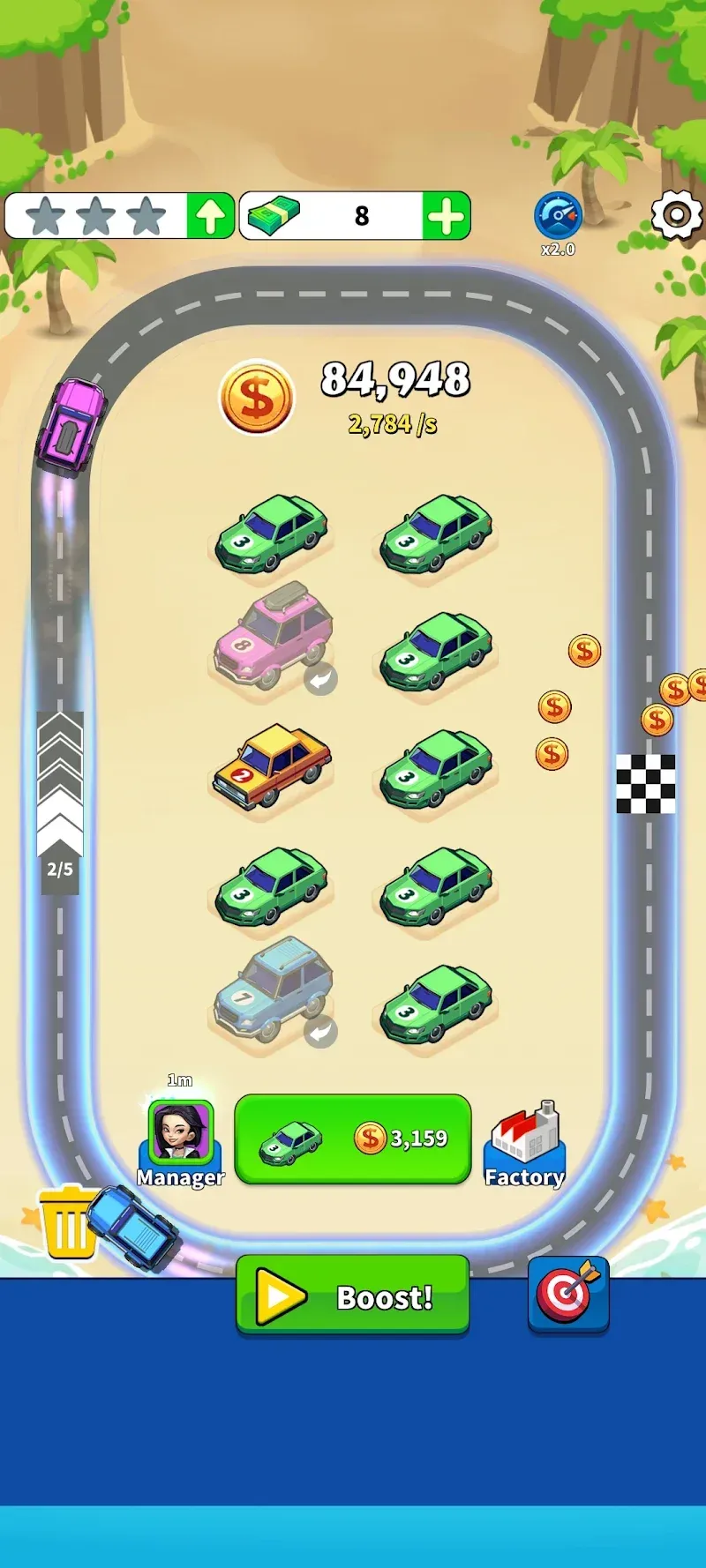
Task: Open the target missions icon
Action: (568, 1294)
